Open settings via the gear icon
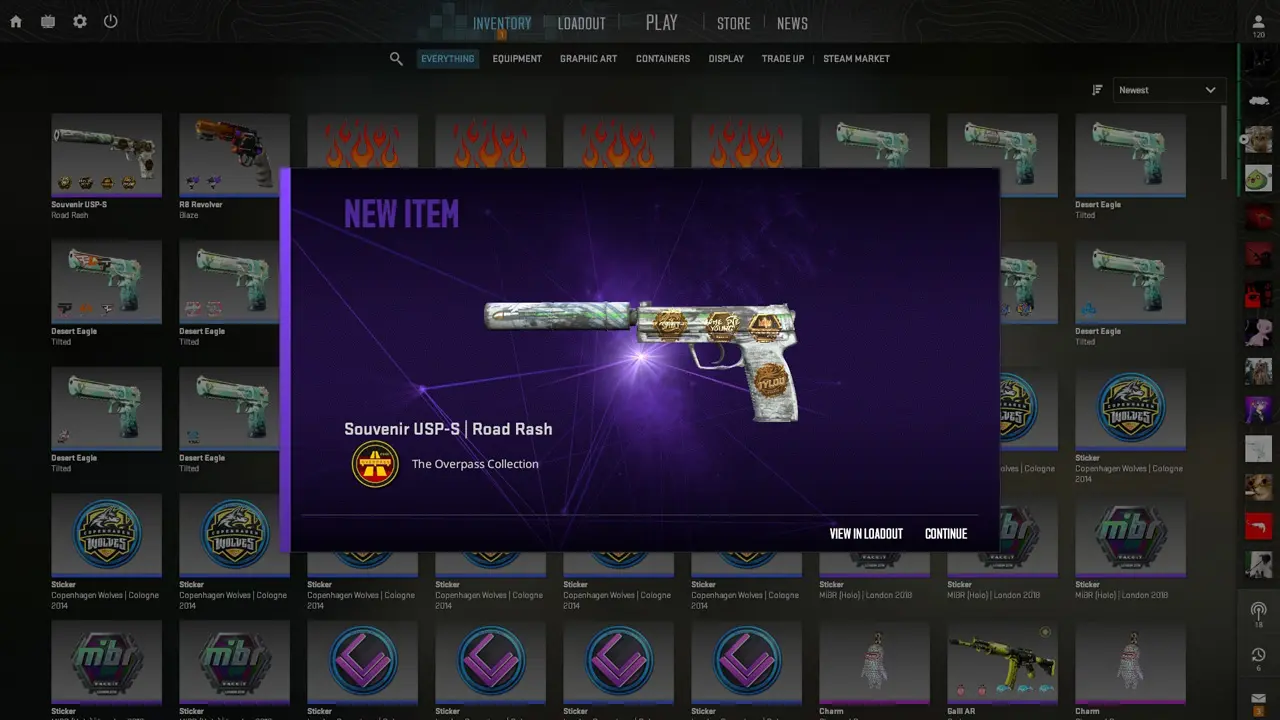This screenshot has width=1280, height=720. [80, 21]
